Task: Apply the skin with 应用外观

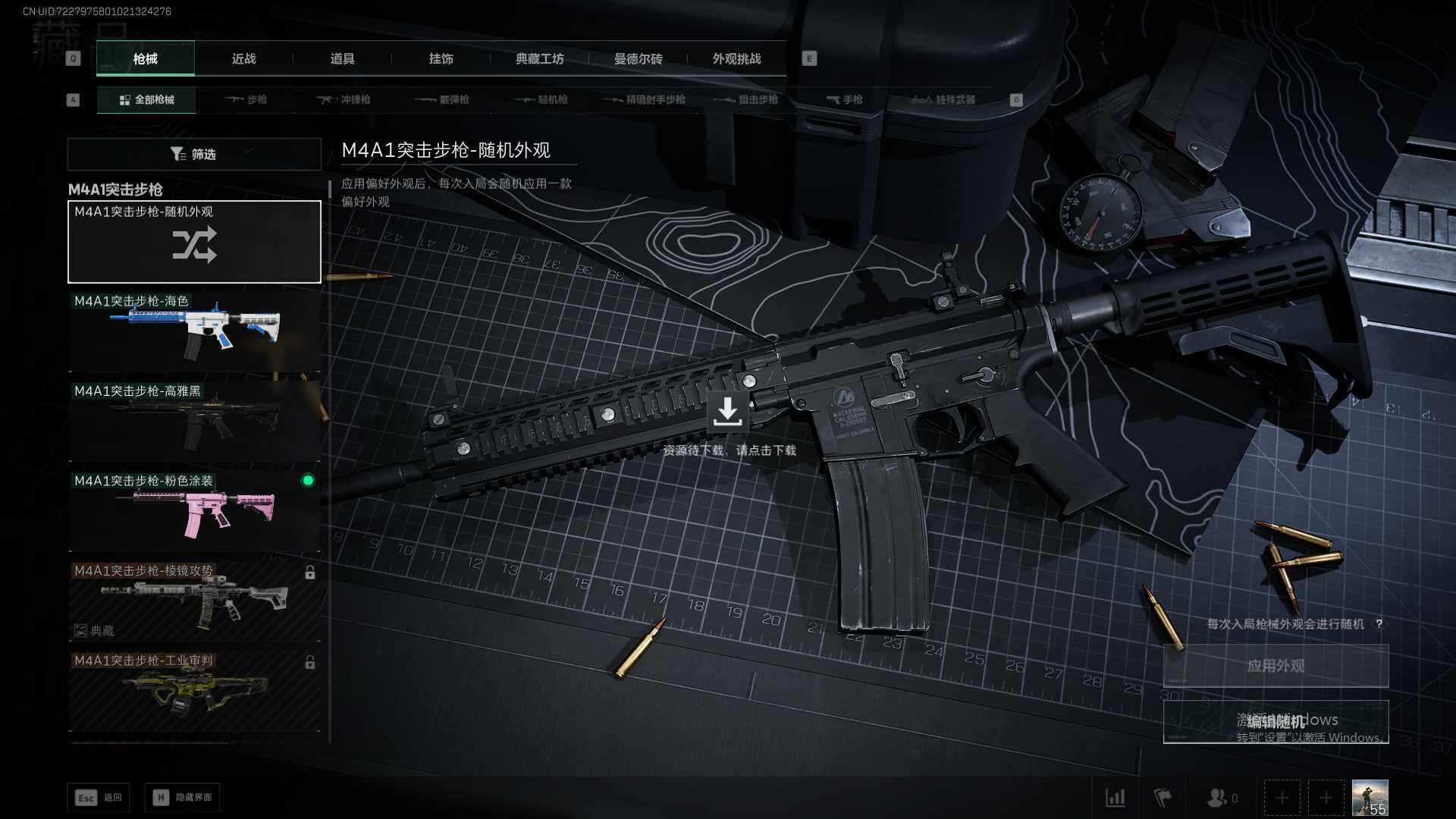Action: pos(1276,666)
